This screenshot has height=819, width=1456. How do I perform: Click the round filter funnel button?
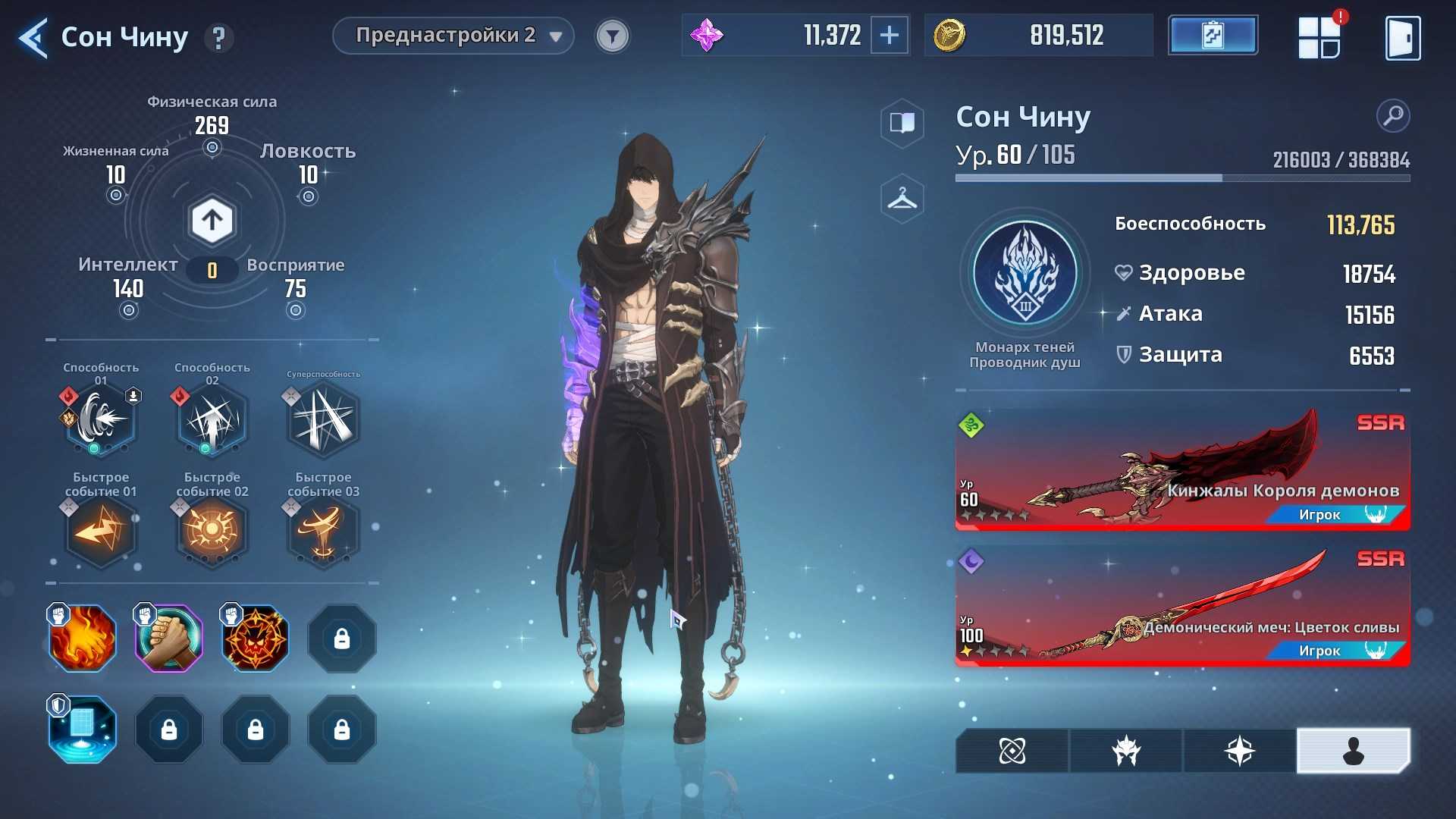pos(612,36)
